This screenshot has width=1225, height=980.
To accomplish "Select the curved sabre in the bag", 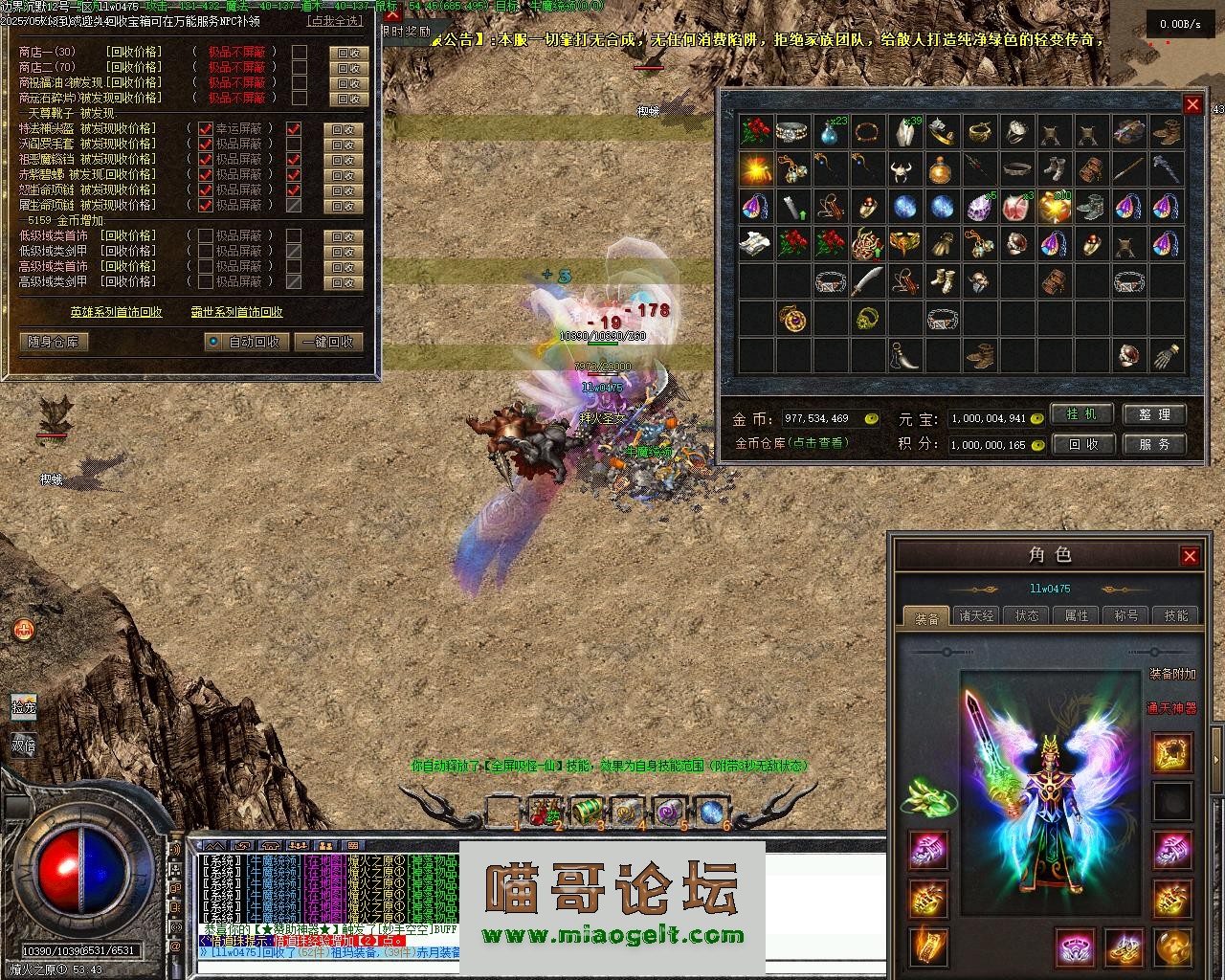I will (867, 281).
